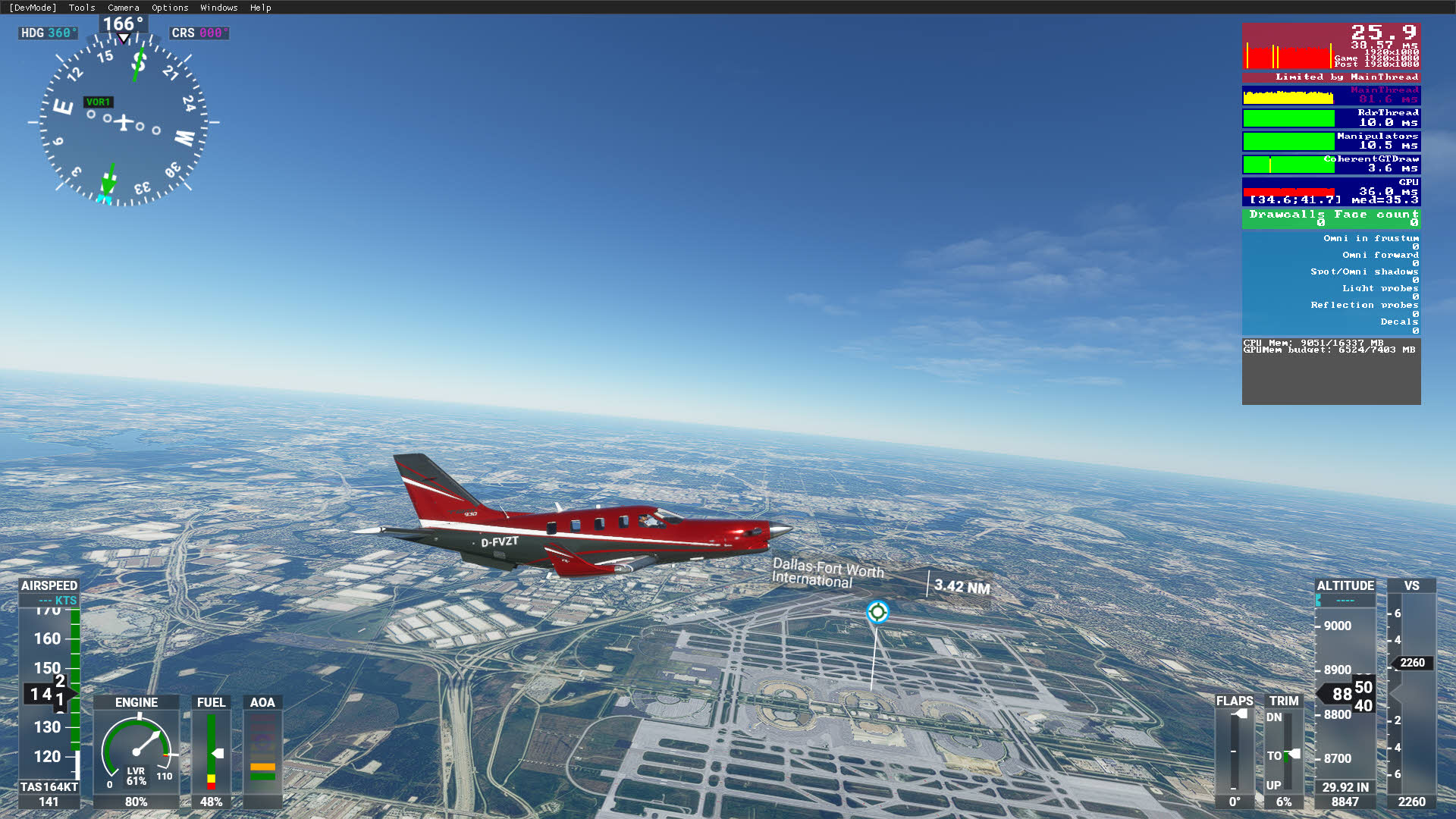Viewport: 1456px width, 819px height.
Task: Open the Tools menu
Action: tap(80, 8)
